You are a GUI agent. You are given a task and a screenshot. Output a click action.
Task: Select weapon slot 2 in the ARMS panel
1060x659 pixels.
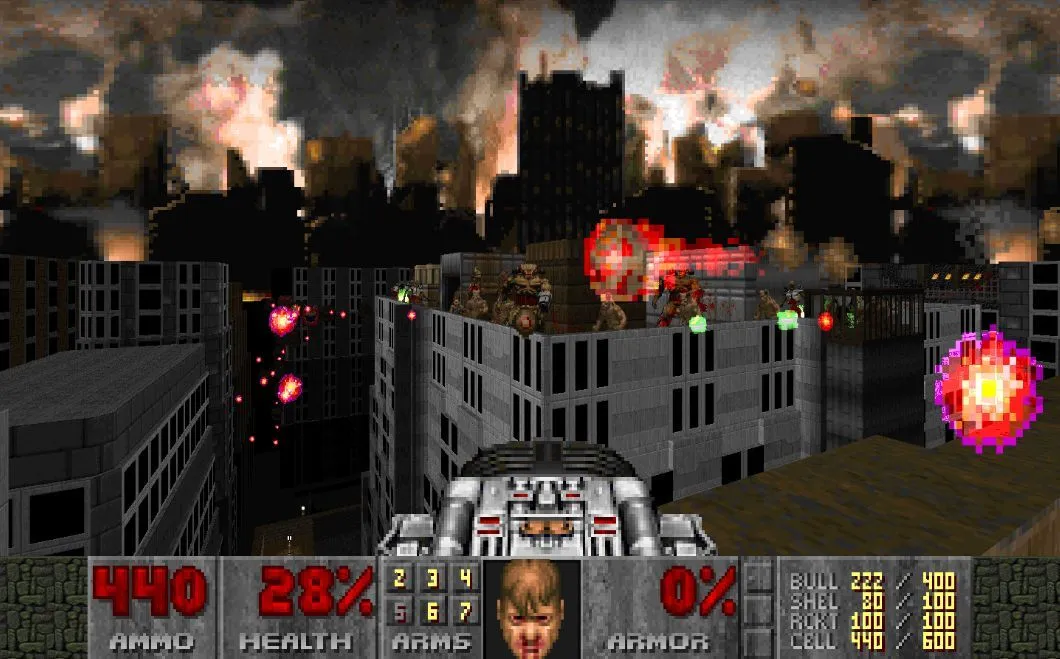tap(399, 579)
